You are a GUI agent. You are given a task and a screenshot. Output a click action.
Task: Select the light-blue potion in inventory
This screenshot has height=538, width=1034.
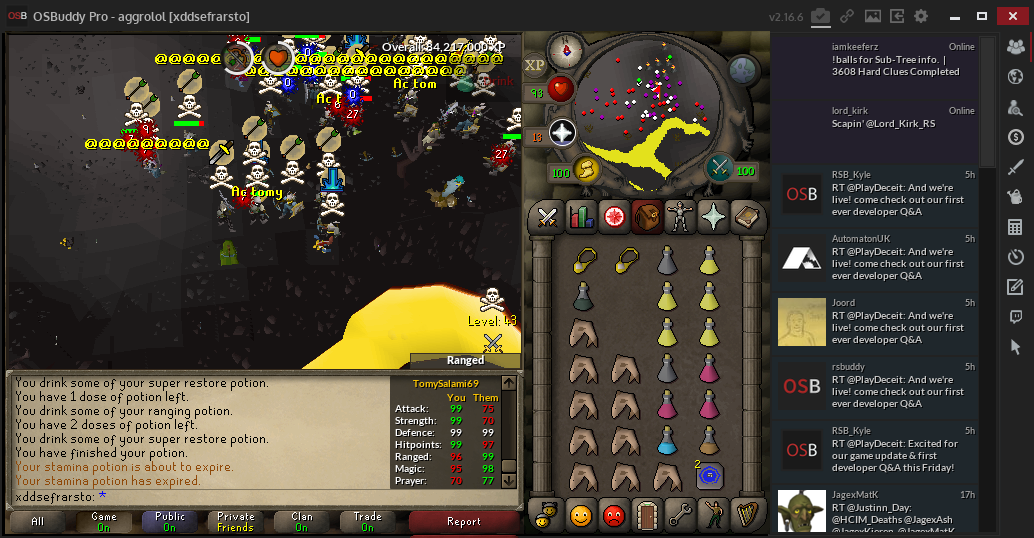(x=667, y=440)
